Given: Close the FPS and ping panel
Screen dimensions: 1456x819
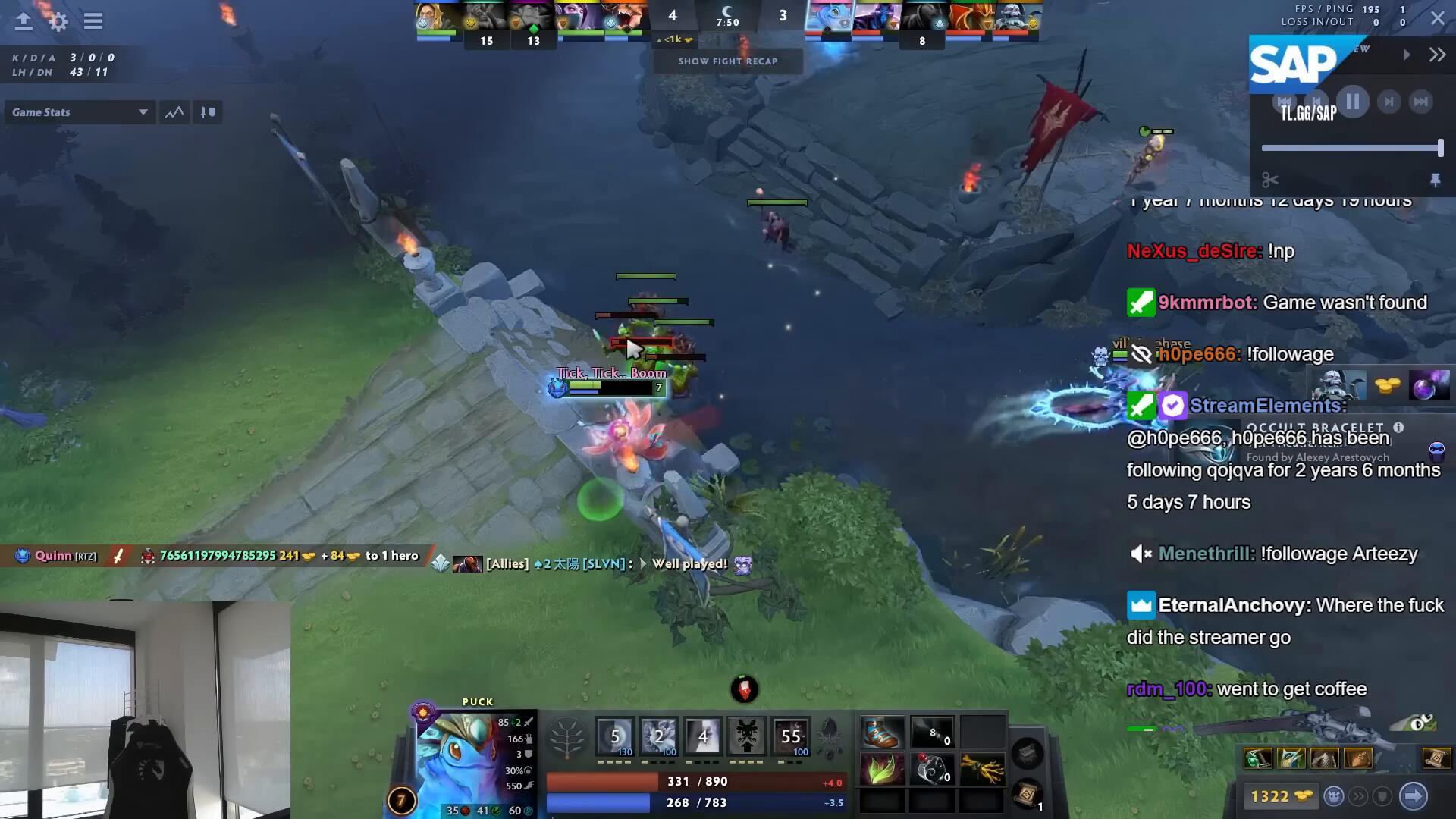Looking at the screenshot, I should (1438, 18).
